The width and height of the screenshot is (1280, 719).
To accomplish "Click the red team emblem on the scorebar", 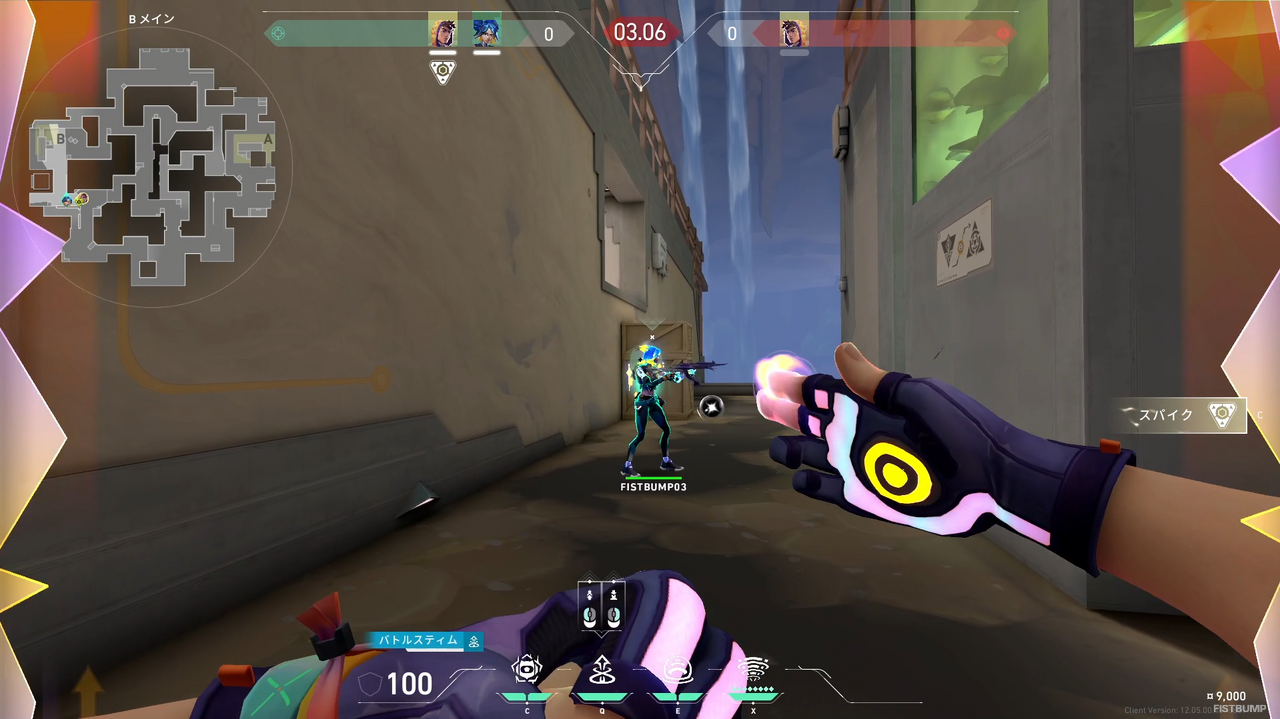I will point(1003,33).
